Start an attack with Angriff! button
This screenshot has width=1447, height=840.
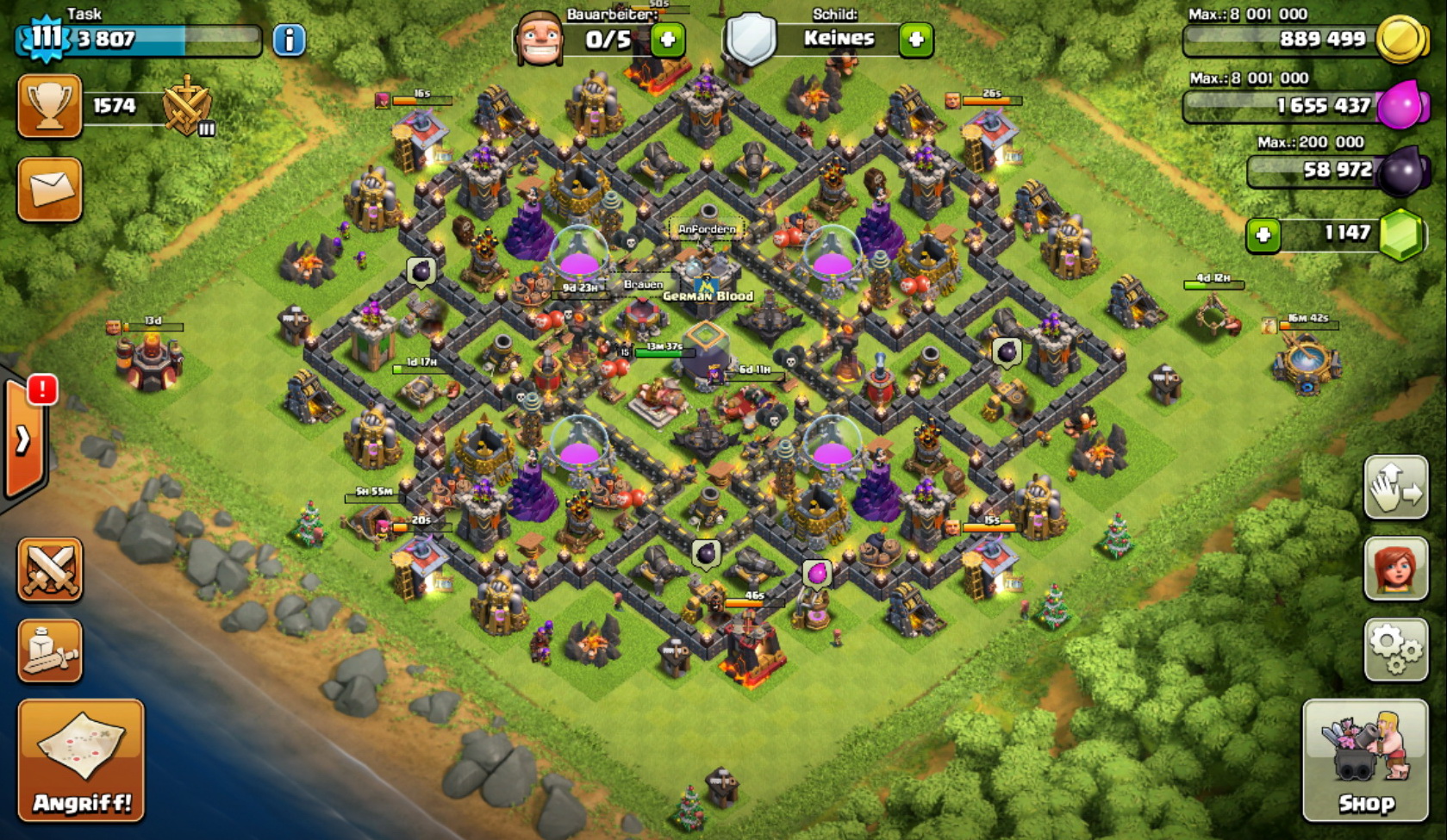(x=81, y=760)
